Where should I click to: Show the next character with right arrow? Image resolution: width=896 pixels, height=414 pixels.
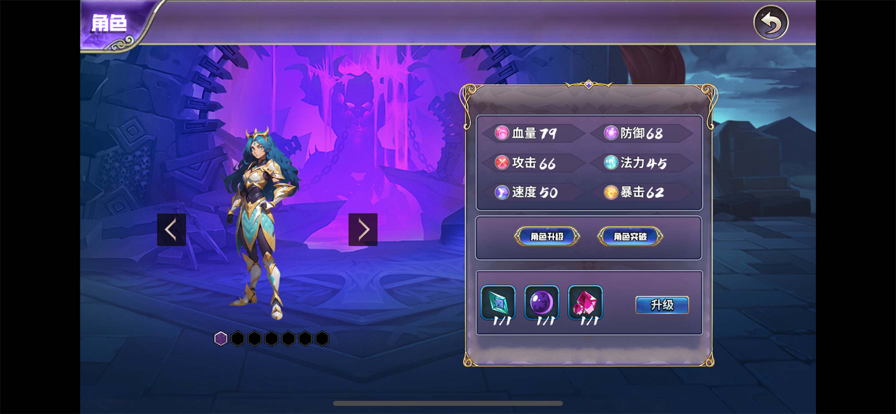(363, 230)
